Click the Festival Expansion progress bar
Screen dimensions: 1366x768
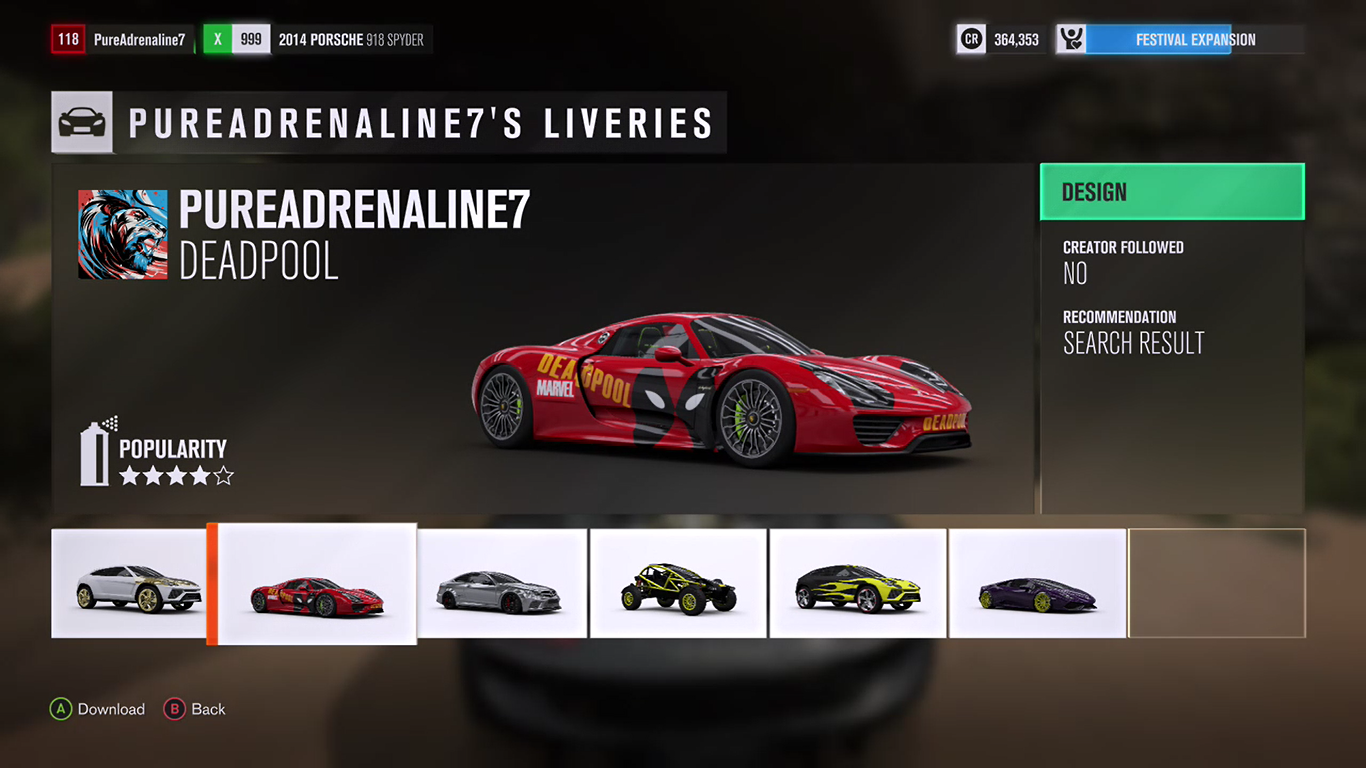point(1195,39)
